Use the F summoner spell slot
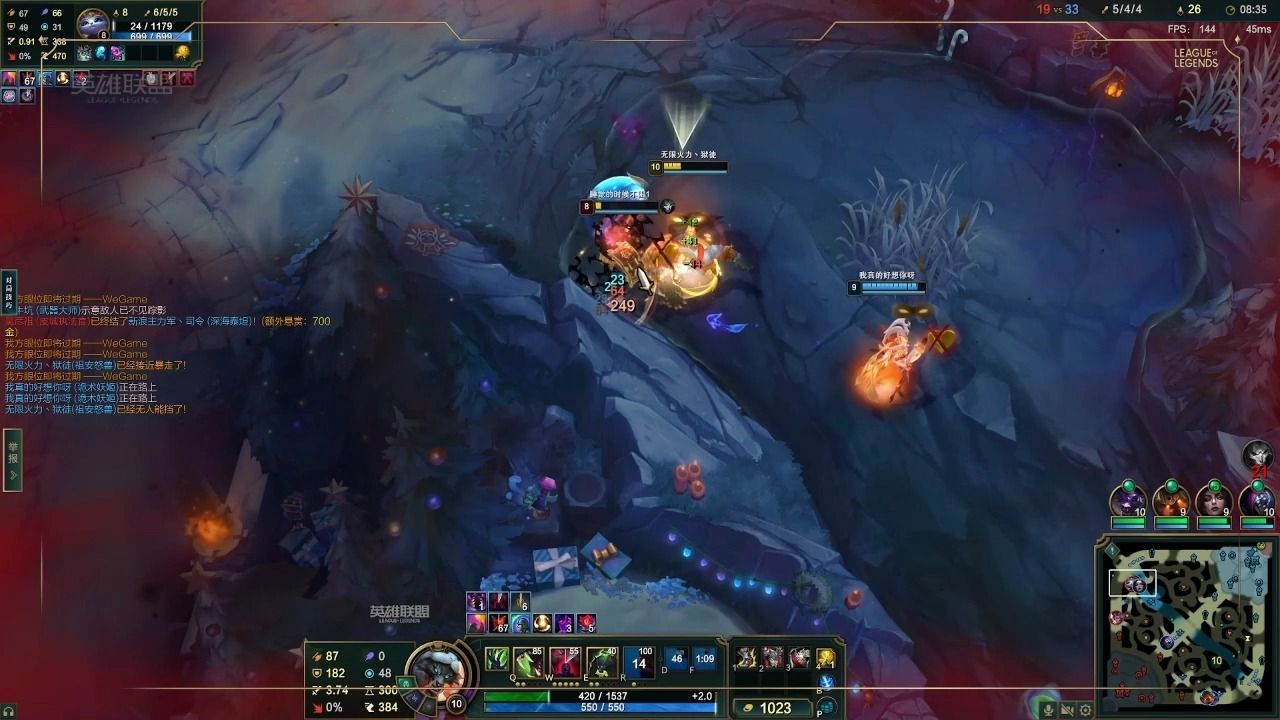 [704, 660]
